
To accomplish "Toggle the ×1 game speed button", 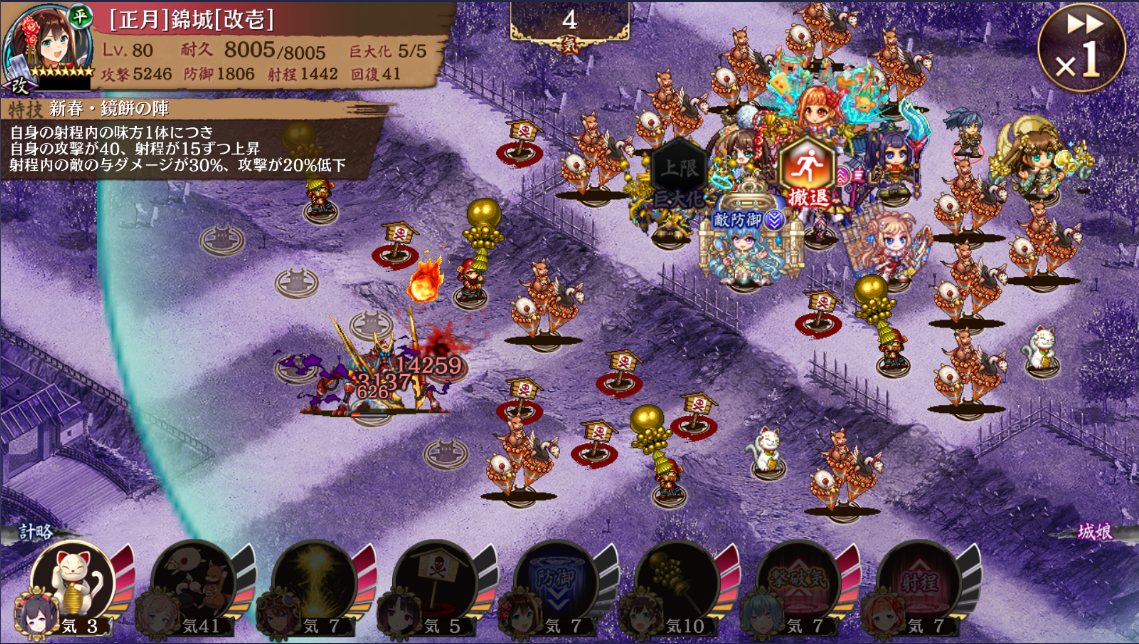I will [x=1083, y=50].
